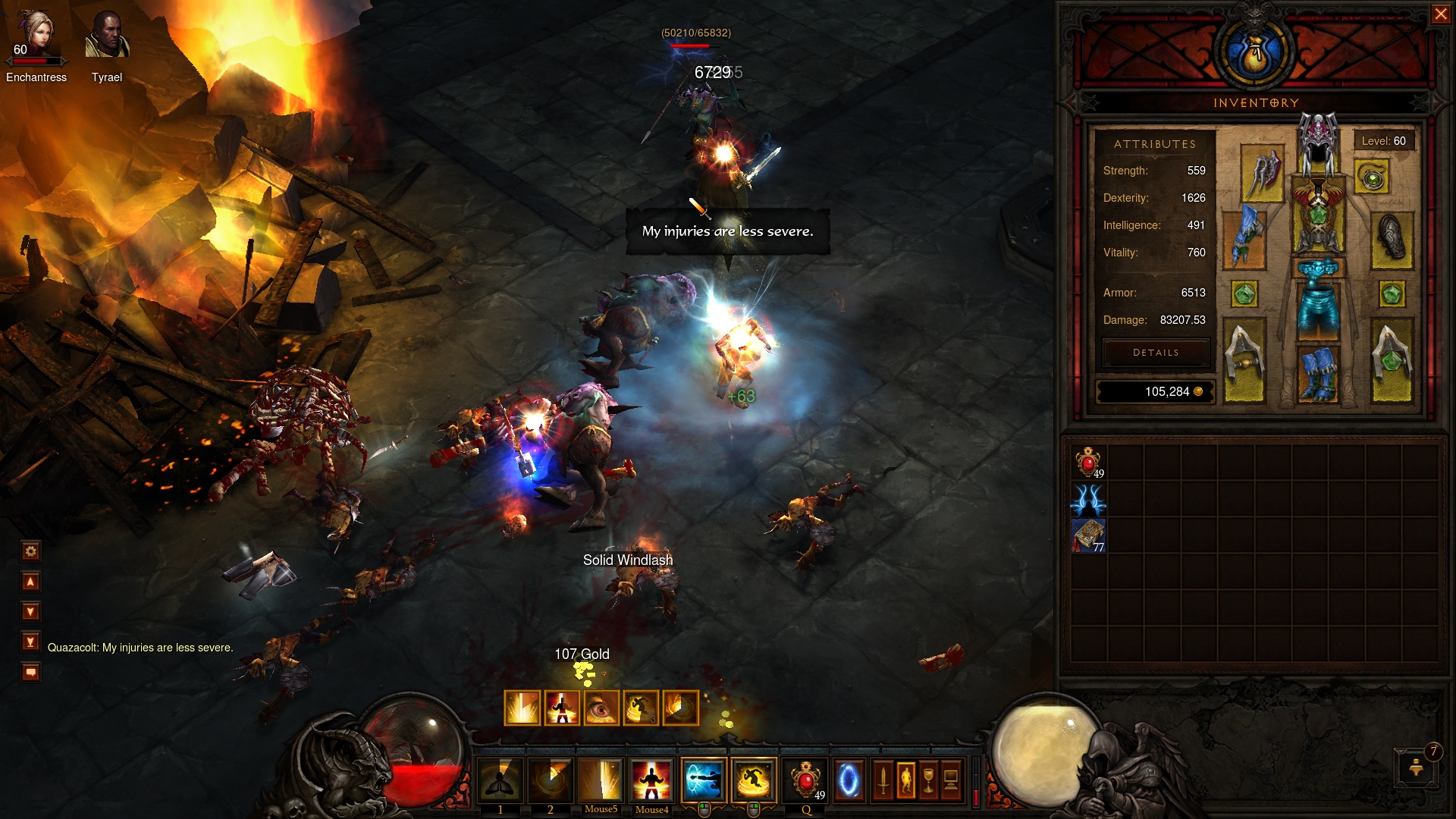Use the health potion hotbar slot
The width and height of the screenshot is (1456, 819).
(805, 780)
